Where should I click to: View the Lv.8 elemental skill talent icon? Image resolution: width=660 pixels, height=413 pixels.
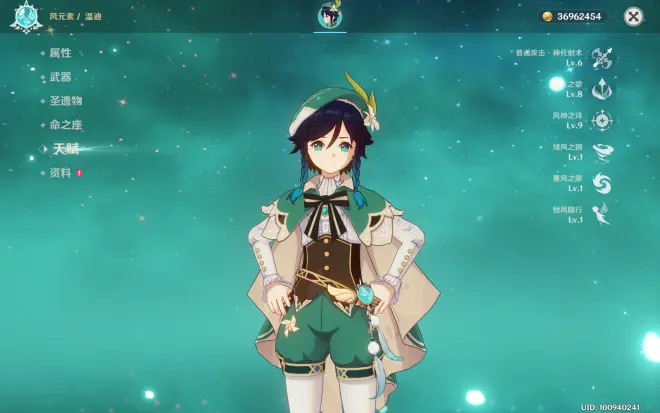tap(601, 89)
